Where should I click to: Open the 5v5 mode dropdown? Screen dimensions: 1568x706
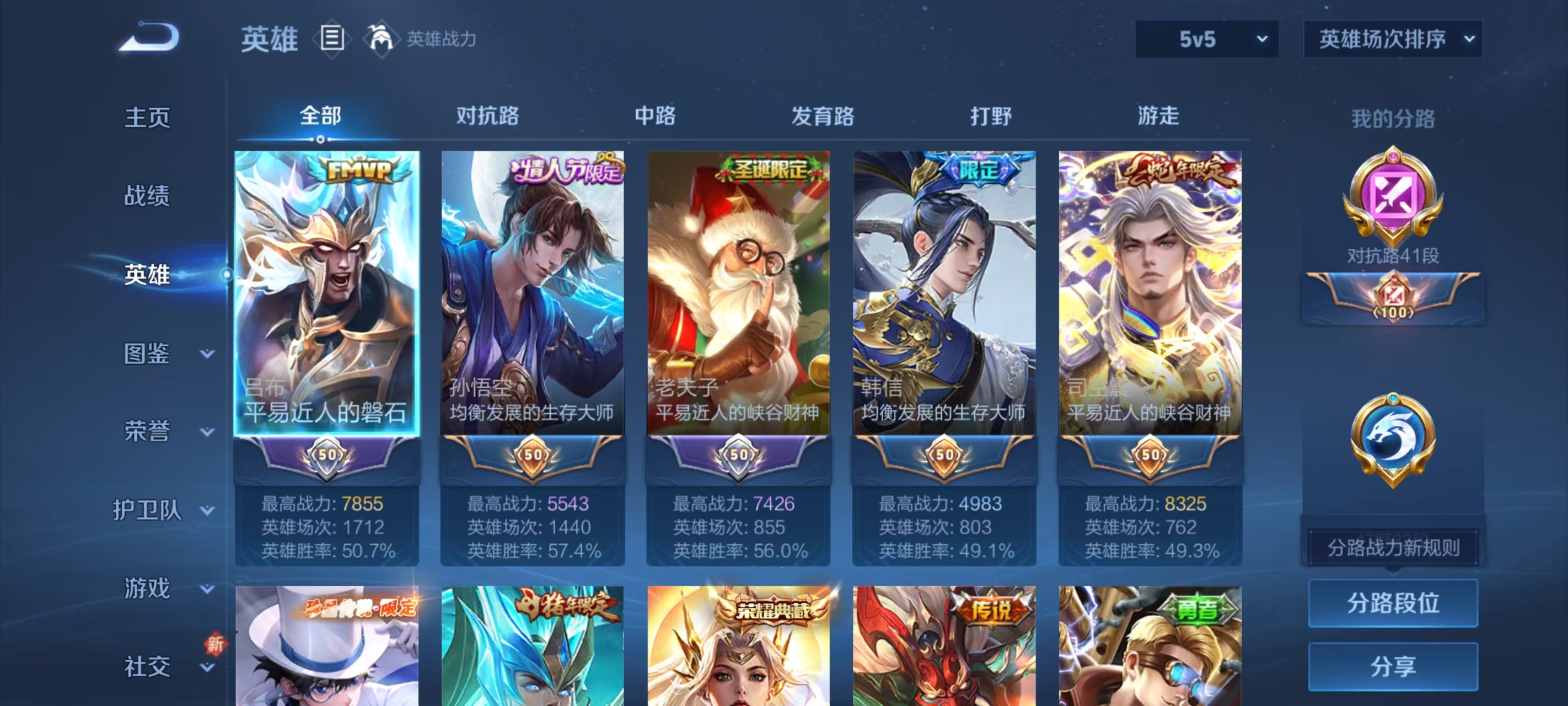click(1207, 39)
